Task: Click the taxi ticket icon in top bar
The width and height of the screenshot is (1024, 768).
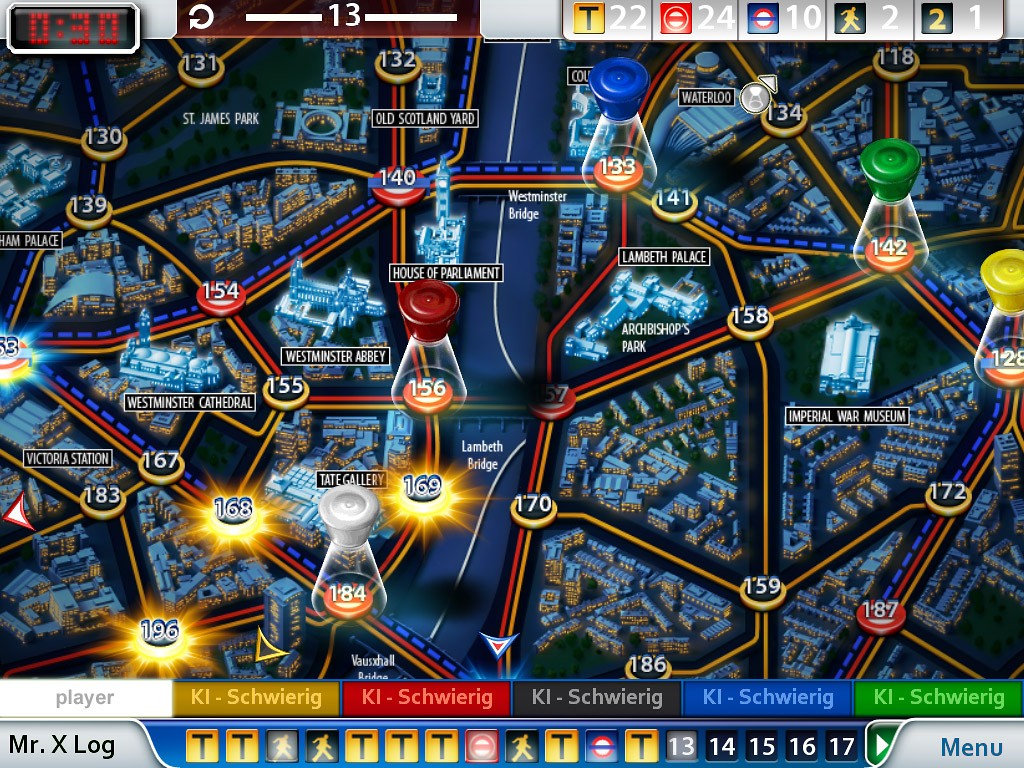Action: 589,18
